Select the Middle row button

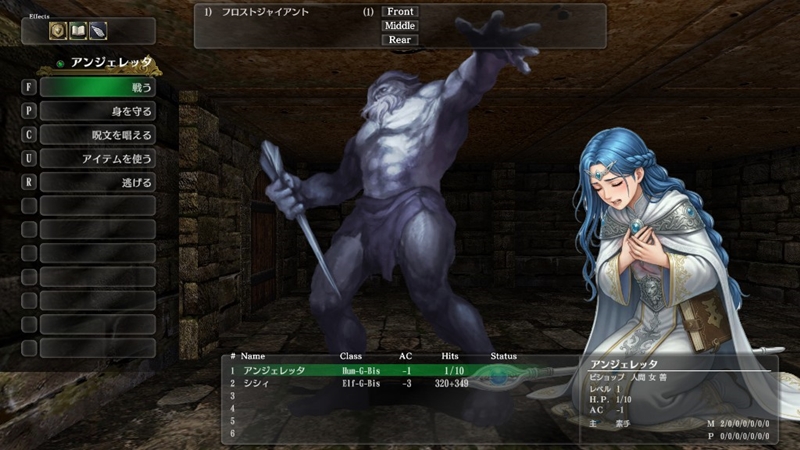coord(399,26)
